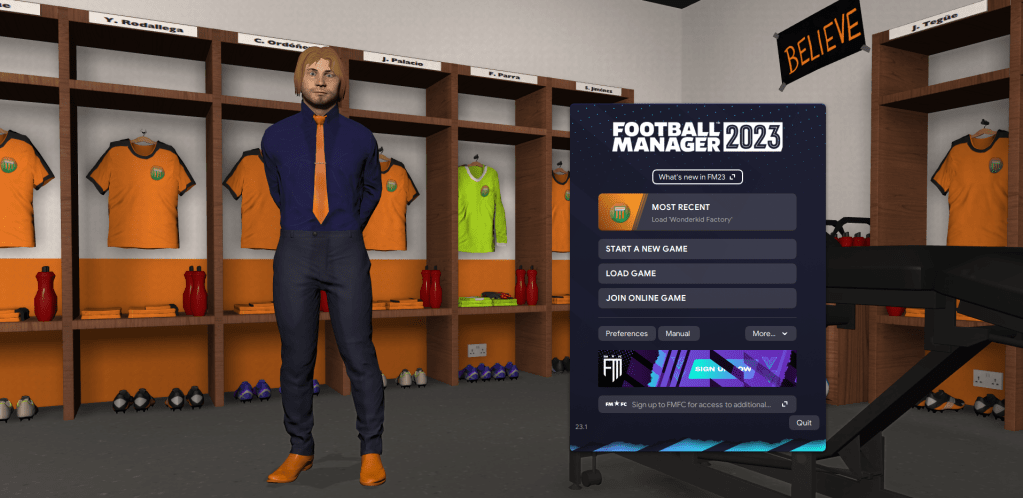Click the FMFC sign up banner

click(x=697, y=367)
